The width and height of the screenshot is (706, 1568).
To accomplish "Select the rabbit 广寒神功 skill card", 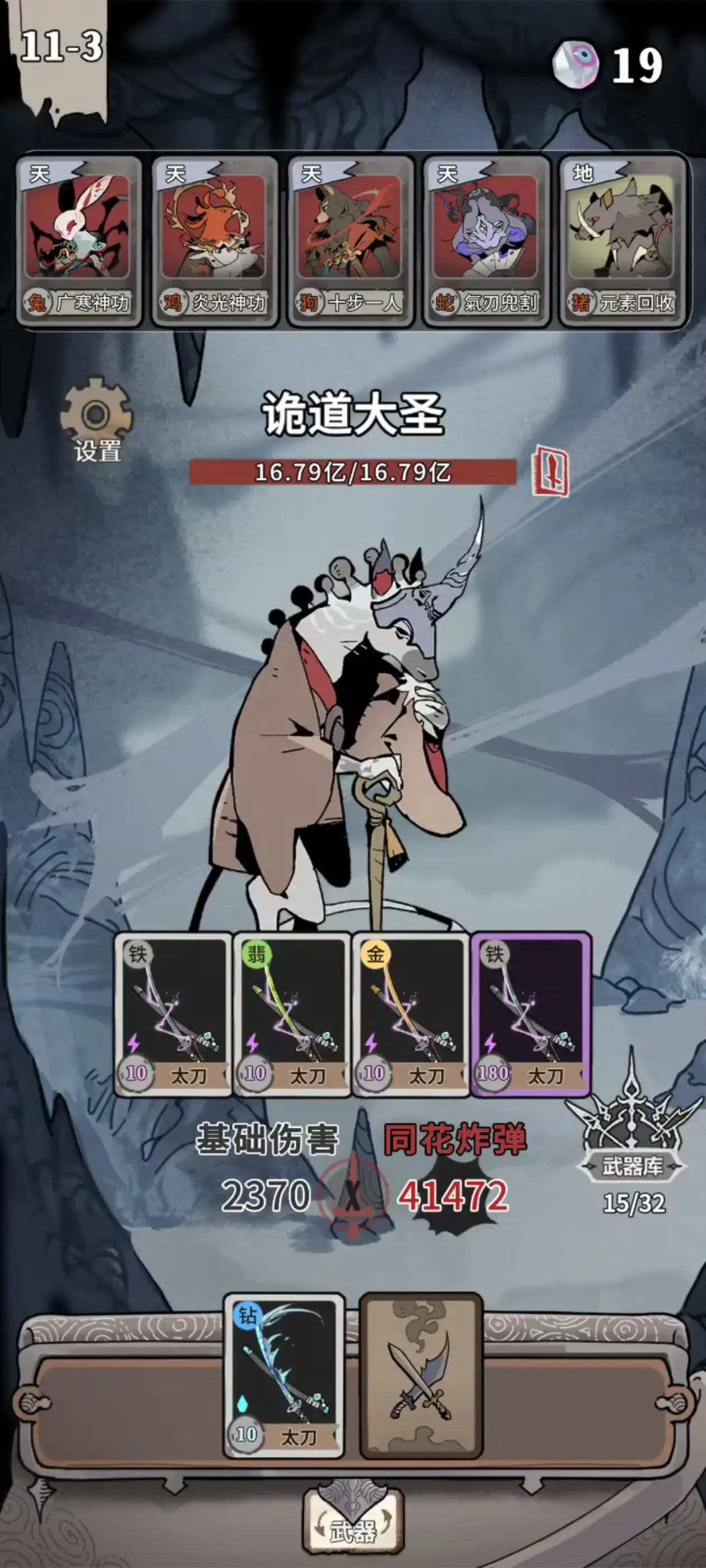I will tap(78, 240).
